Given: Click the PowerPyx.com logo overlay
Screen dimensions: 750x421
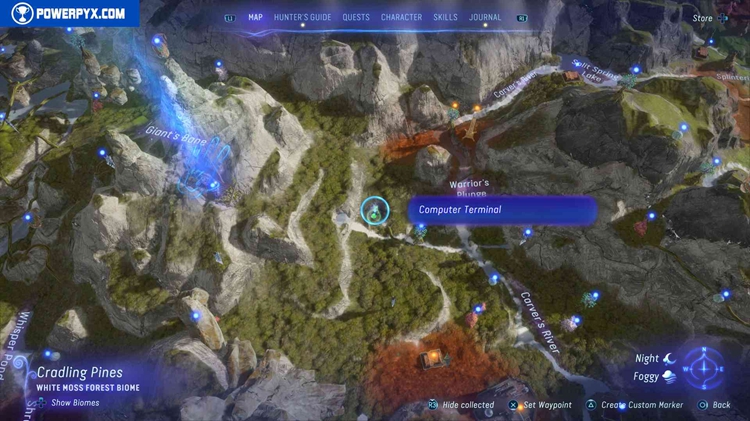Looking at the screenshot, I should click(68, 13).
